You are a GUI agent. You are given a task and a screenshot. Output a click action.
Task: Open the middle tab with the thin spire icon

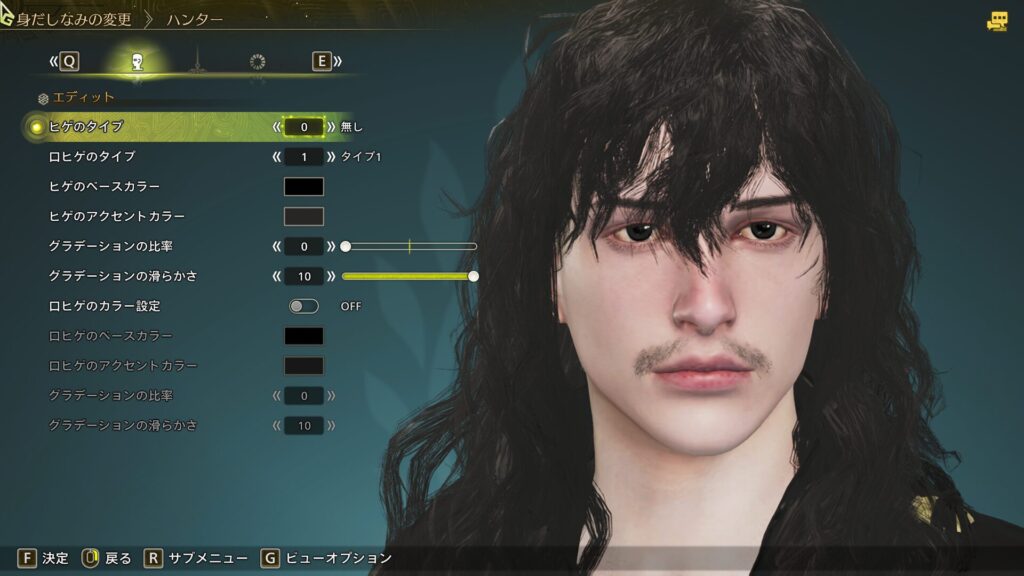(197, 62)
